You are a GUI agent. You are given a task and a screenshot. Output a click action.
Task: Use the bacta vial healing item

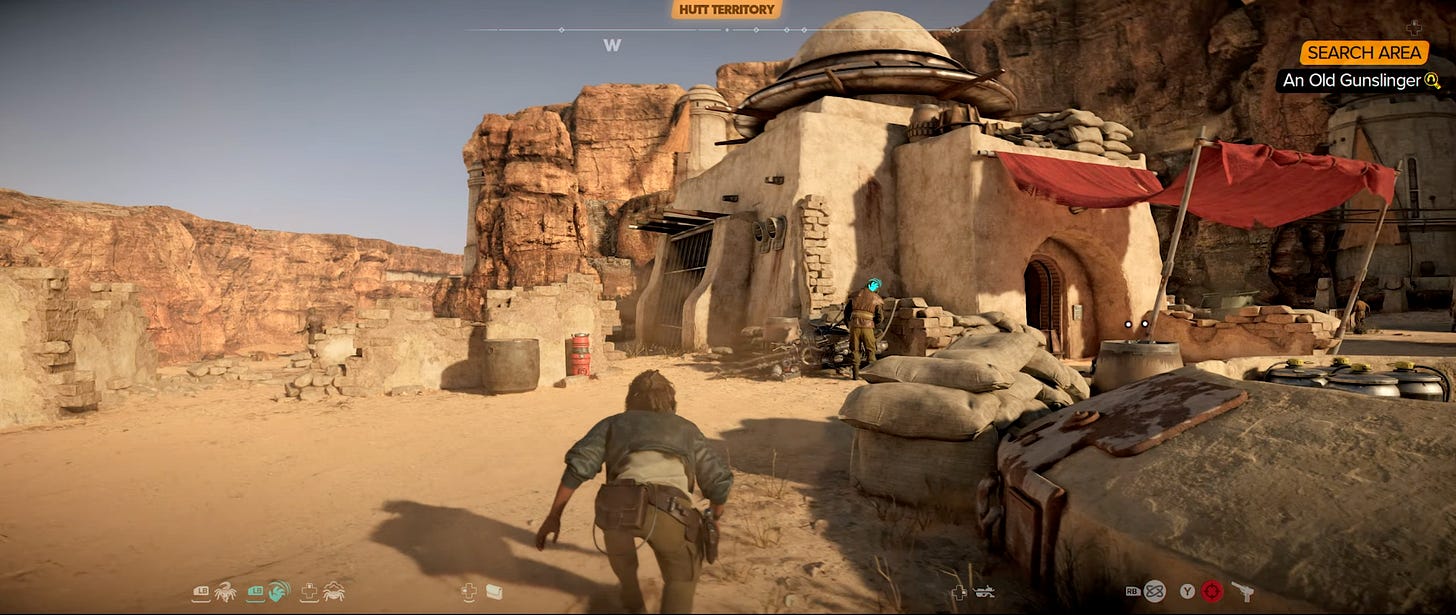(494, 592)
